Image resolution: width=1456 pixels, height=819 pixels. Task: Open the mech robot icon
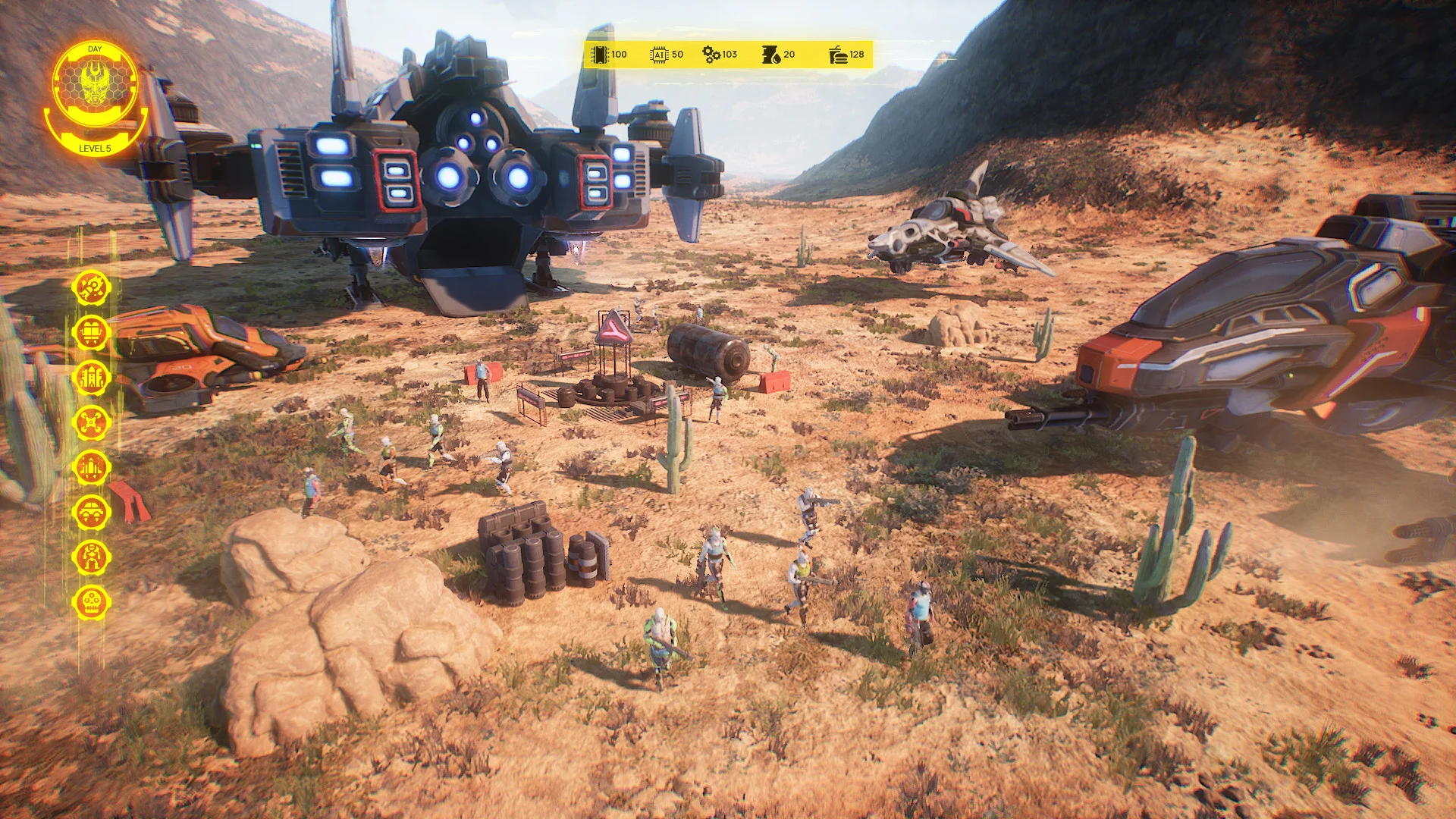(92, 557)
